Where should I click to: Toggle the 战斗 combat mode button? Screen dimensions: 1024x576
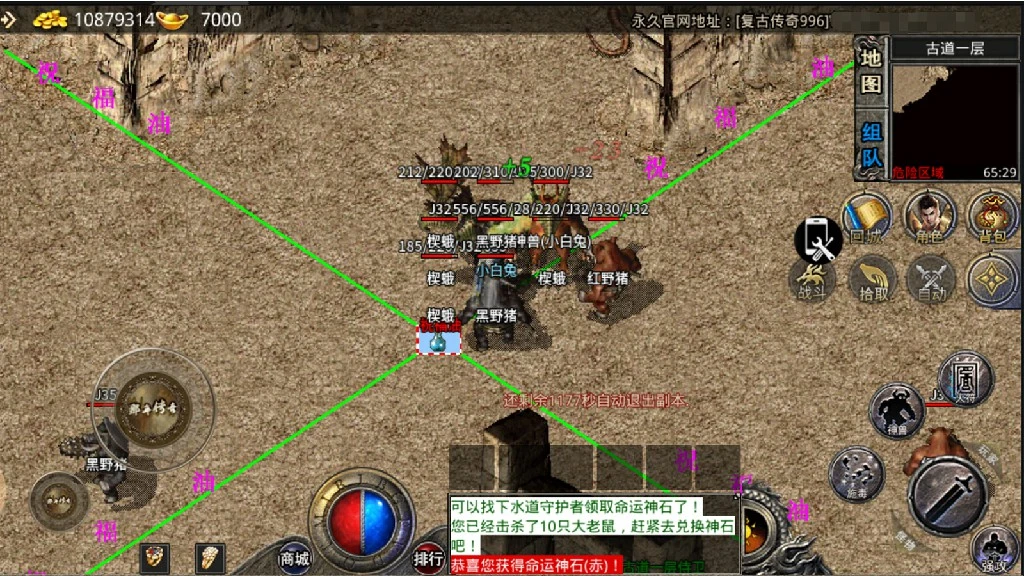point(811,279)
